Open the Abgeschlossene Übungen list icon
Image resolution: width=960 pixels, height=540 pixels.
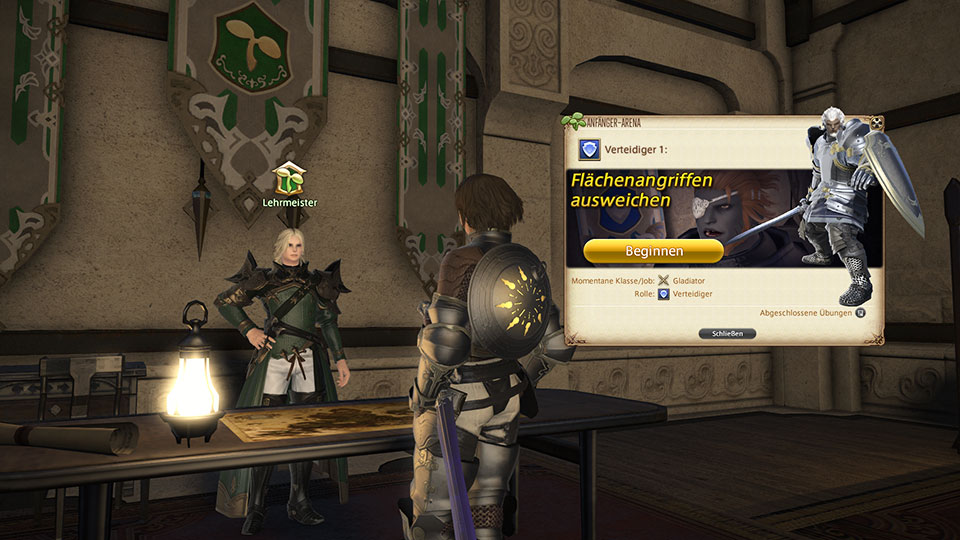(859, 312)
